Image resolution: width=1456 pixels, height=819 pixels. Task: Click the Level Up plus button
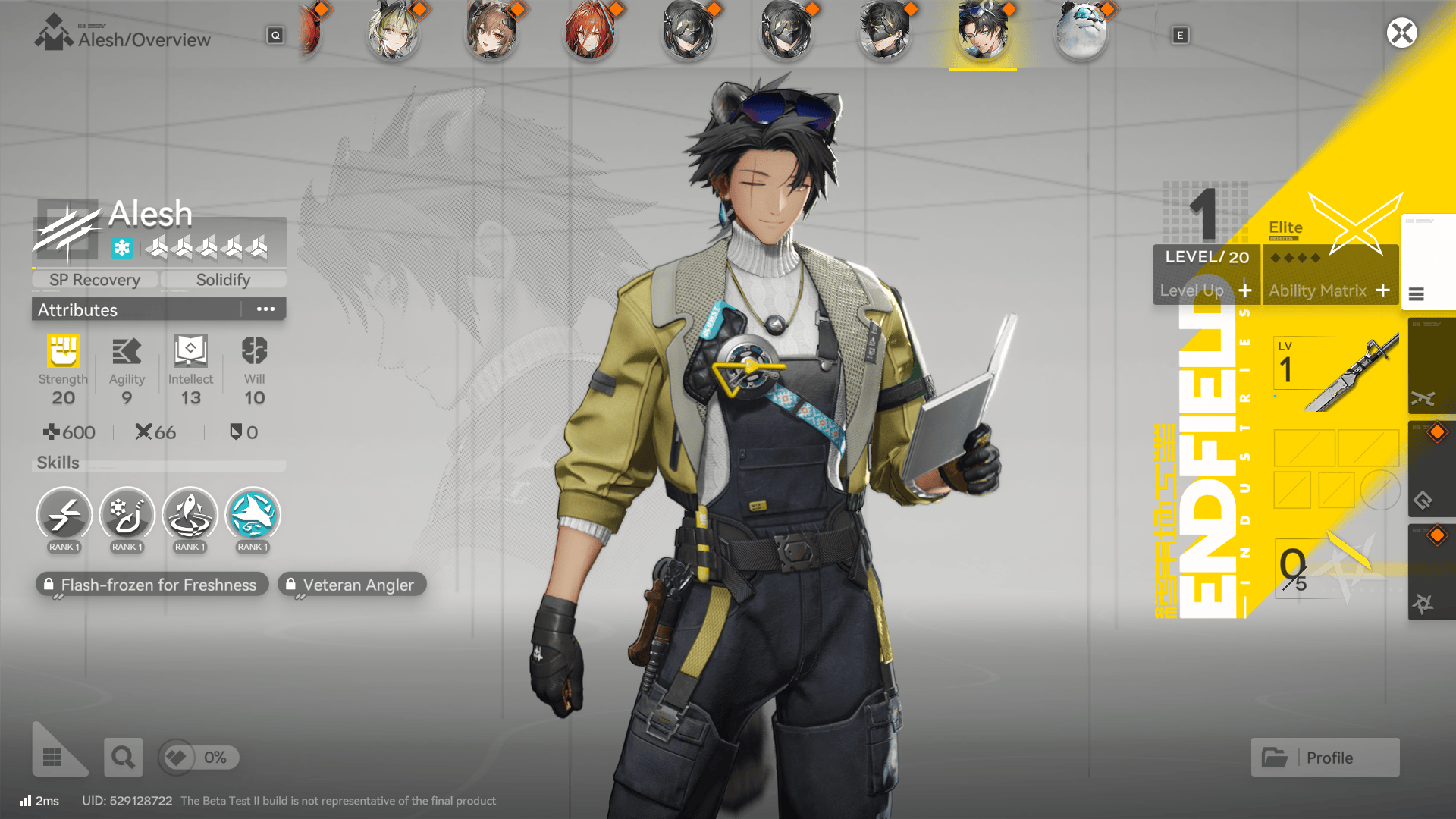point(1244,290)
